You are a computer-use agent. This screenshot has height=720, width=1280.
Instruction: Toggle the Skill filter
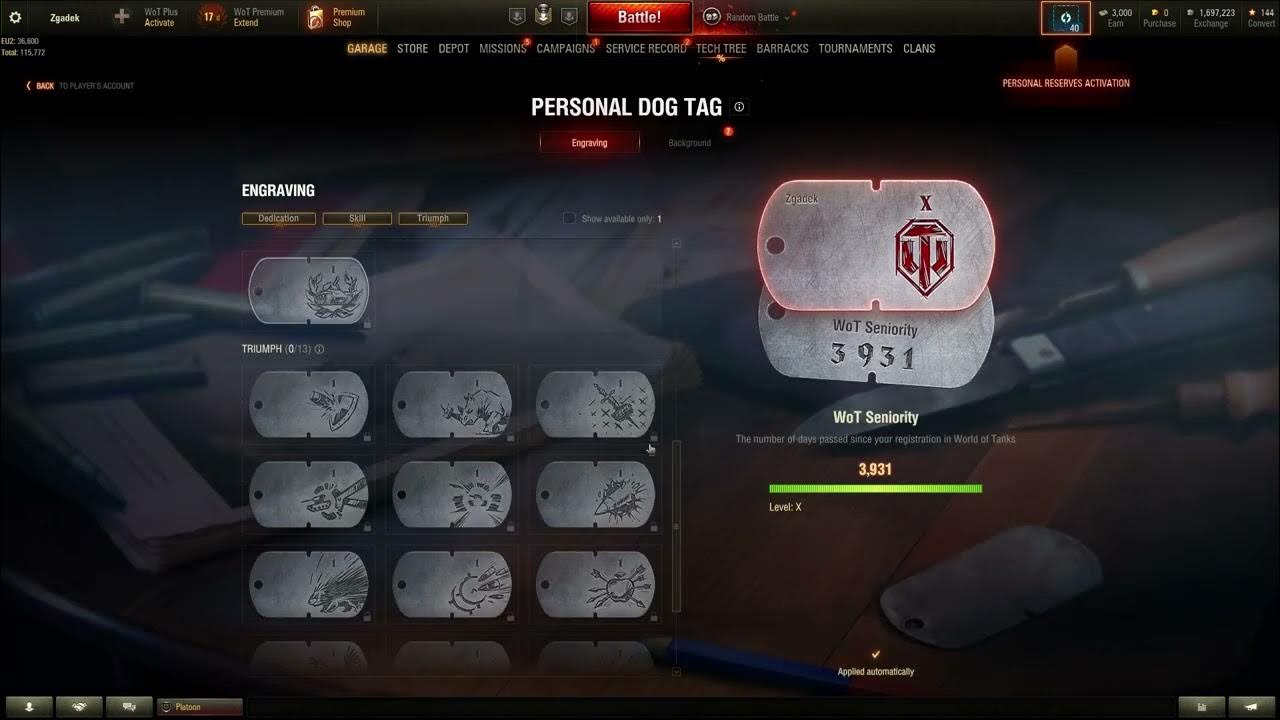tap(356, 218)
